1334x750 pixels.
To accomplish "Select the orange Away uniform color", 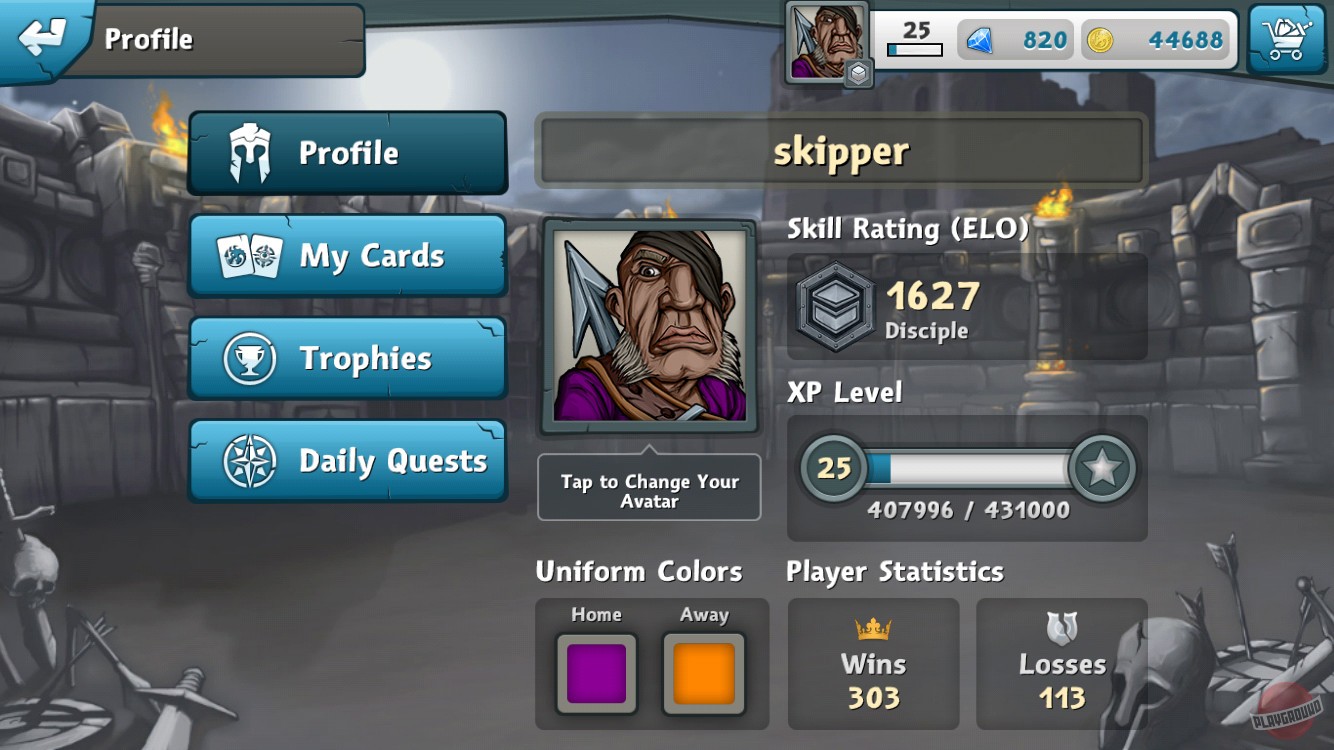I will (x=705, y=671).
